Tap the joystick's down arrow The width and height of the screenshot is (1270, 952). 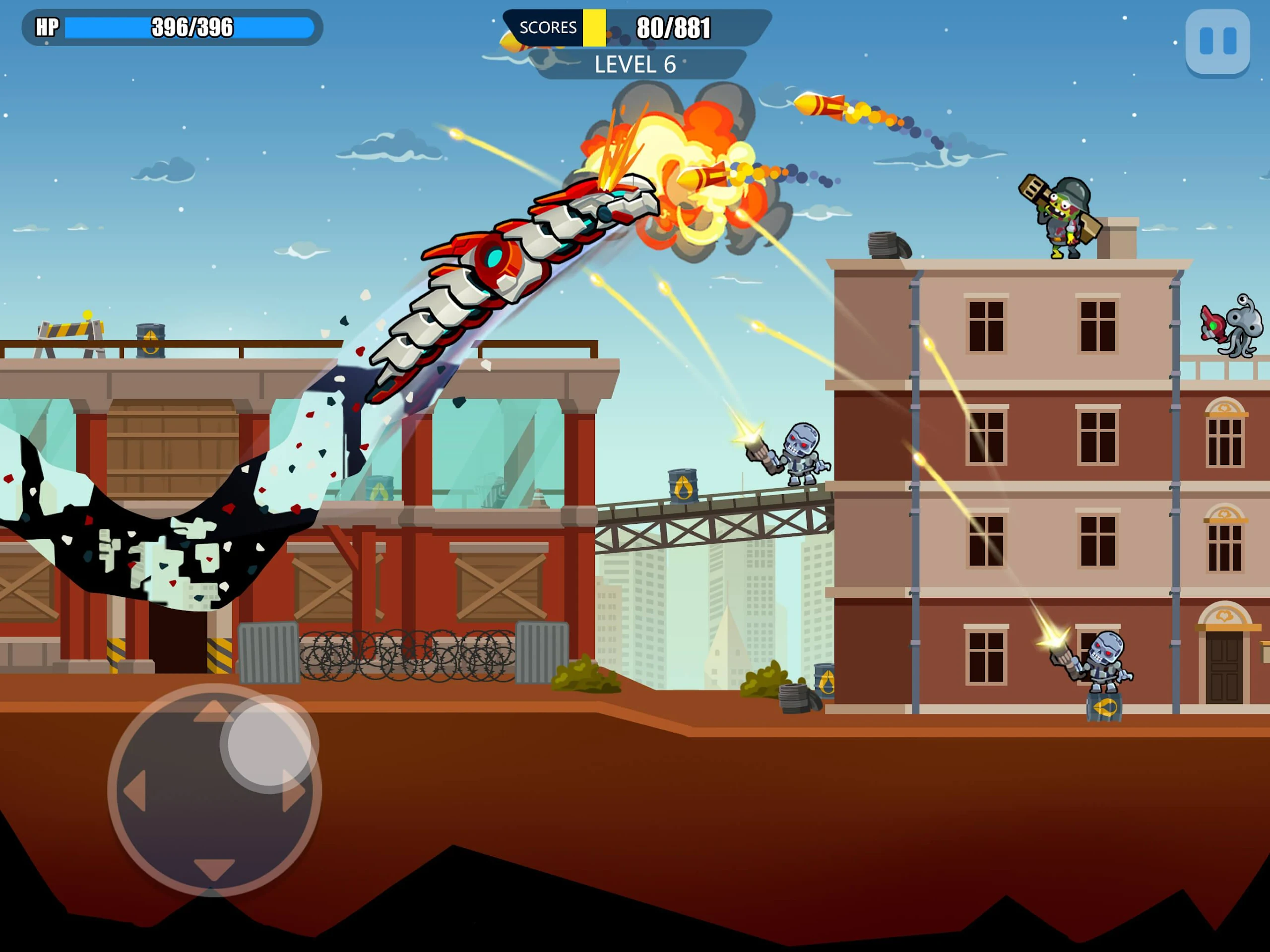coord(214,868)
